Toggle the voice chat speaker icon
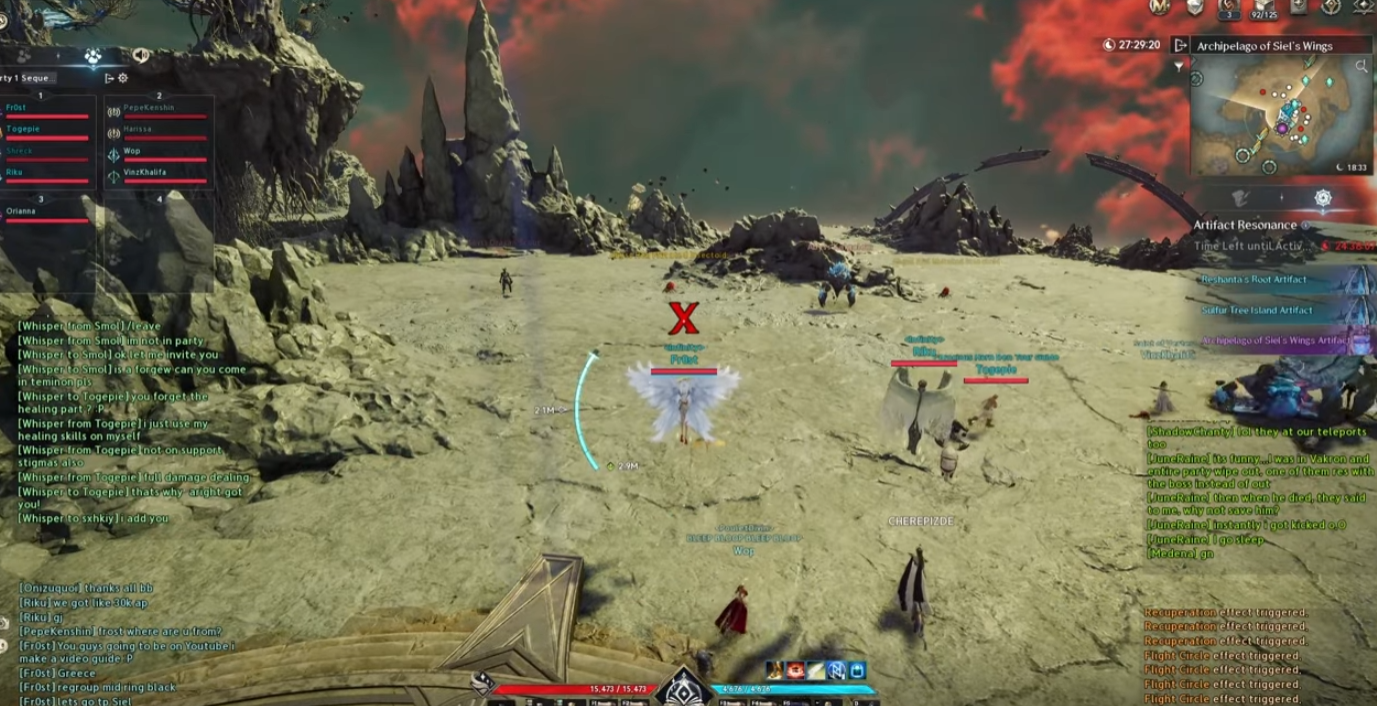The image size is (1377, 706). point(141,56)
